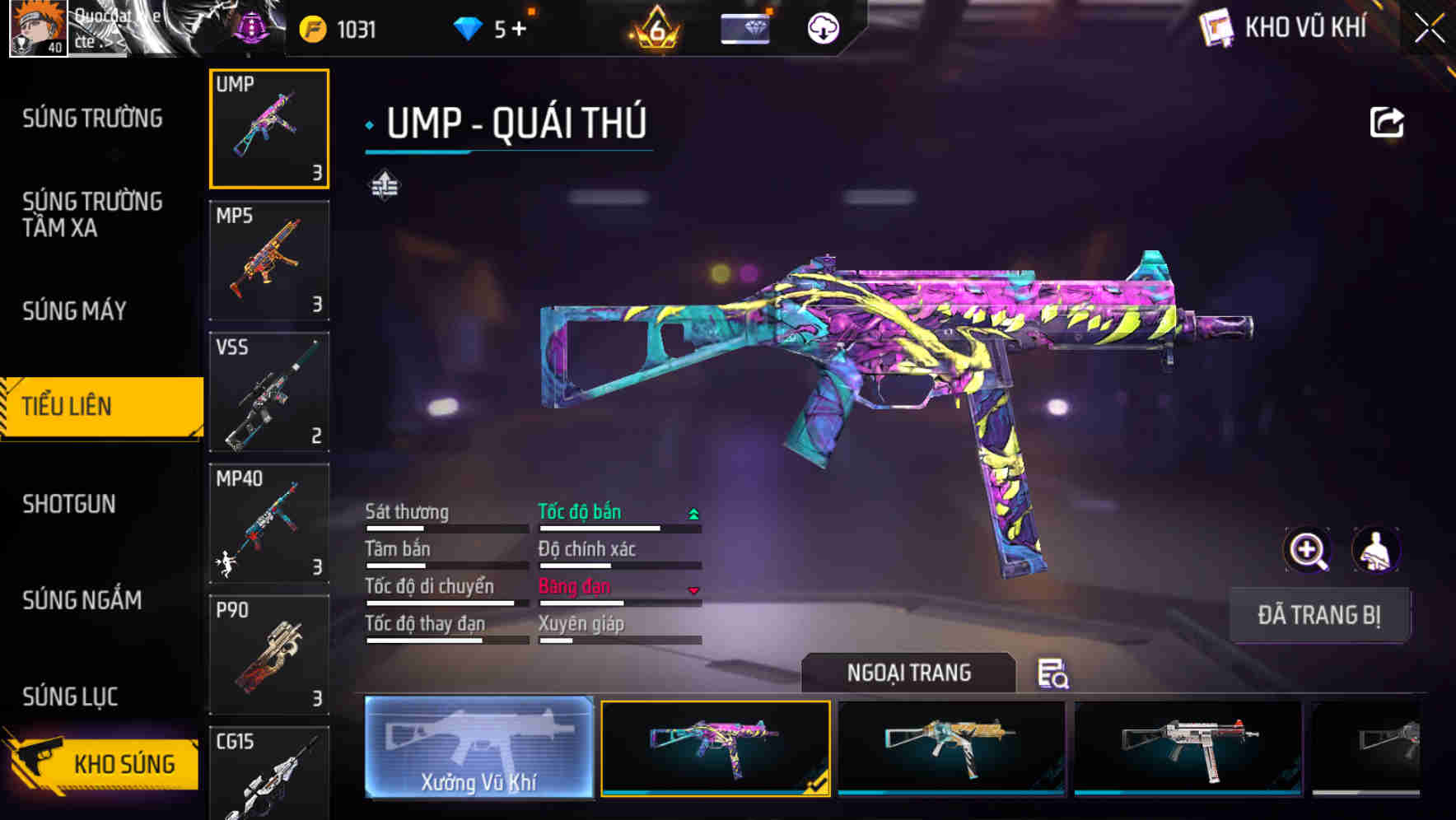Select the CG15 weapon tile
Screen dimensions: 1456x820
coord(269,773)
